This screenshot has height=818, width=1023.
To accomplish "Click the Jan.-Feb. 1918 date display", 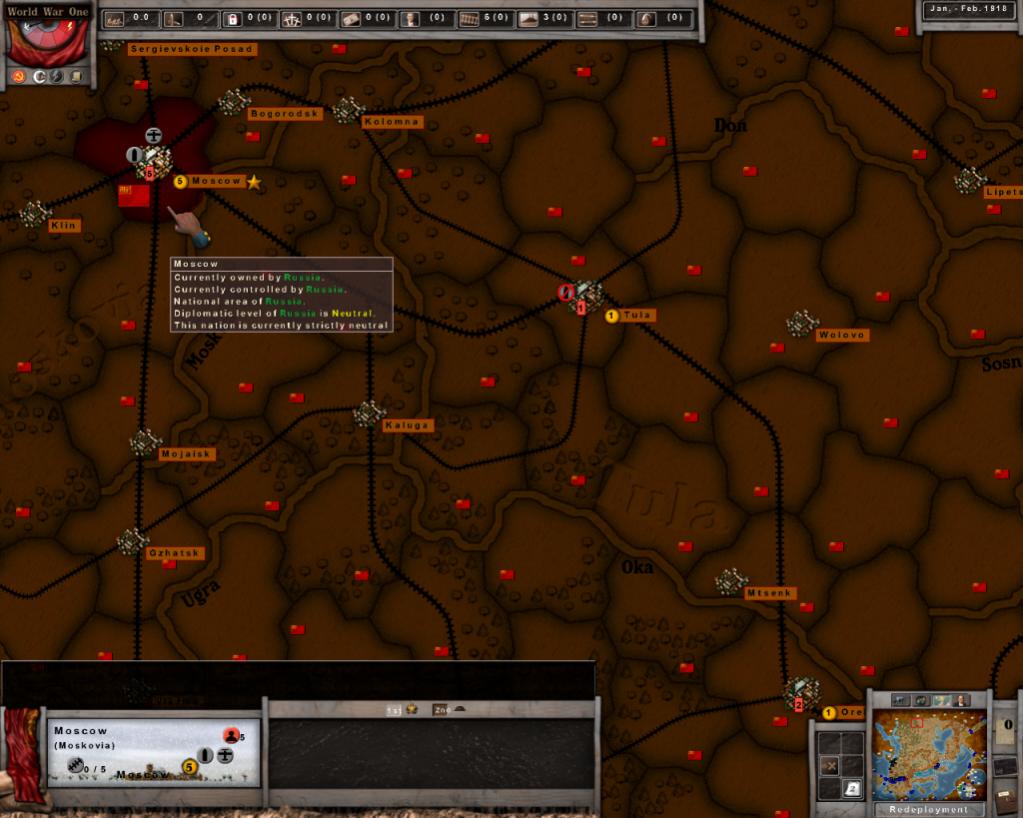I will 967,9.
